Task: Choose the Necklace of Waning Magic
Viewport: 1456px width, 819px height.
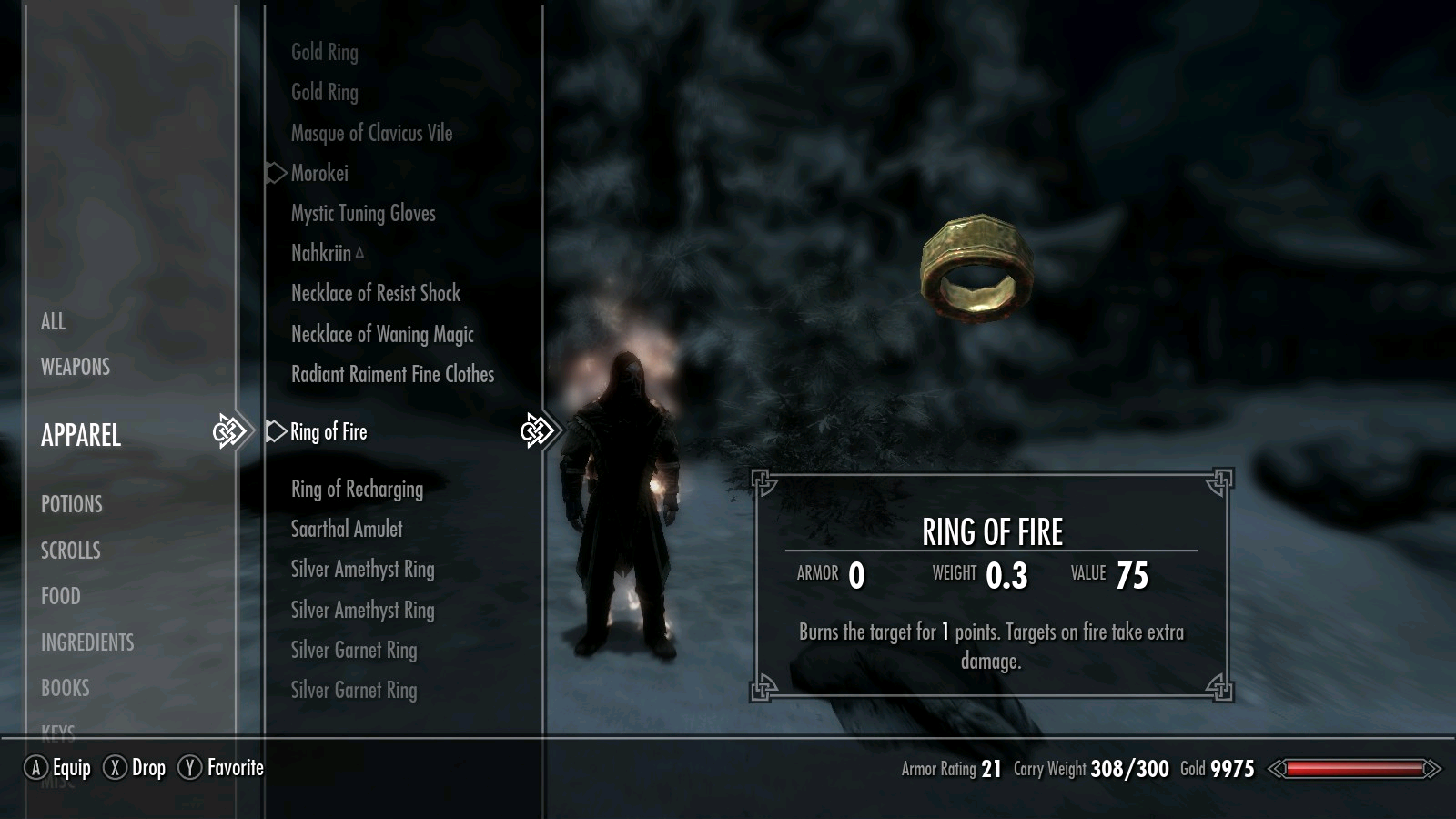Action: (x=382, y=334)
